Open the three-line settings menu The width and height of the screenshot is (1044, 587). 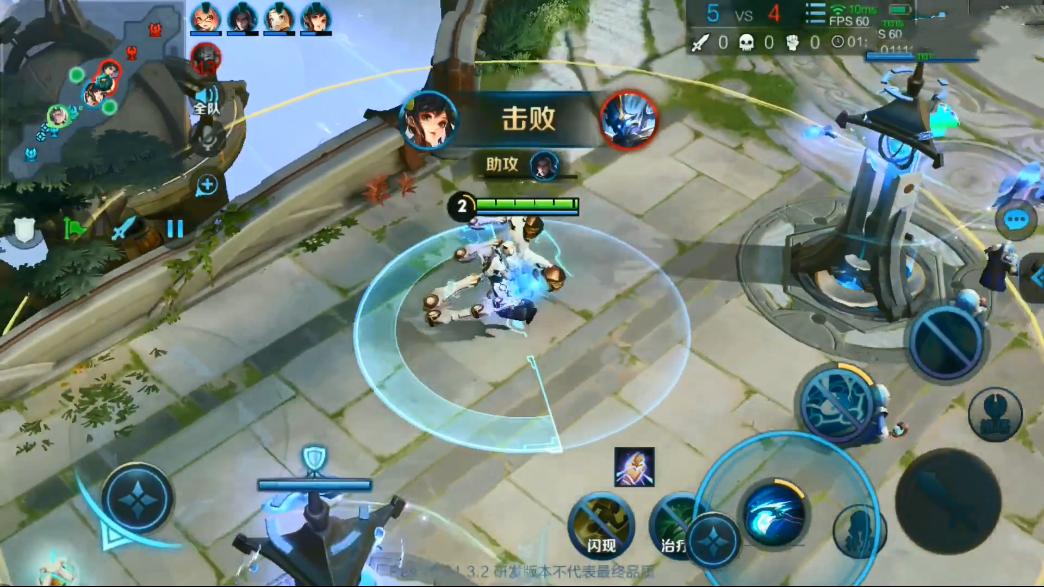816,12
